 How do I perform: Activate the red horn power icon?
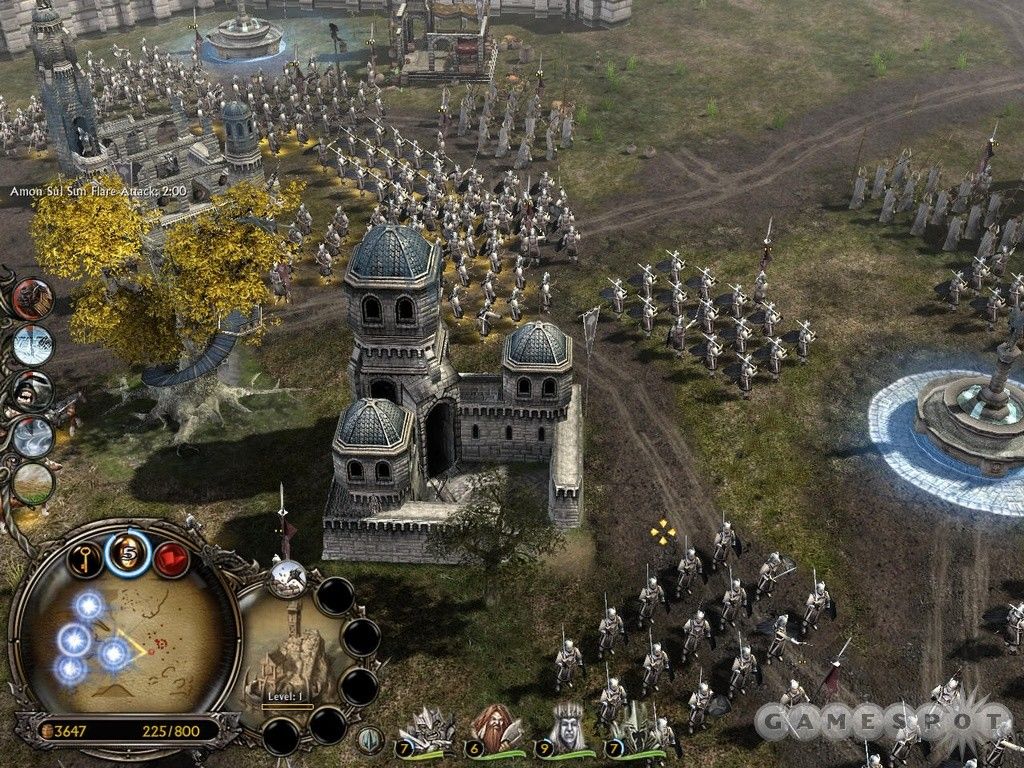tap(33, 299)
